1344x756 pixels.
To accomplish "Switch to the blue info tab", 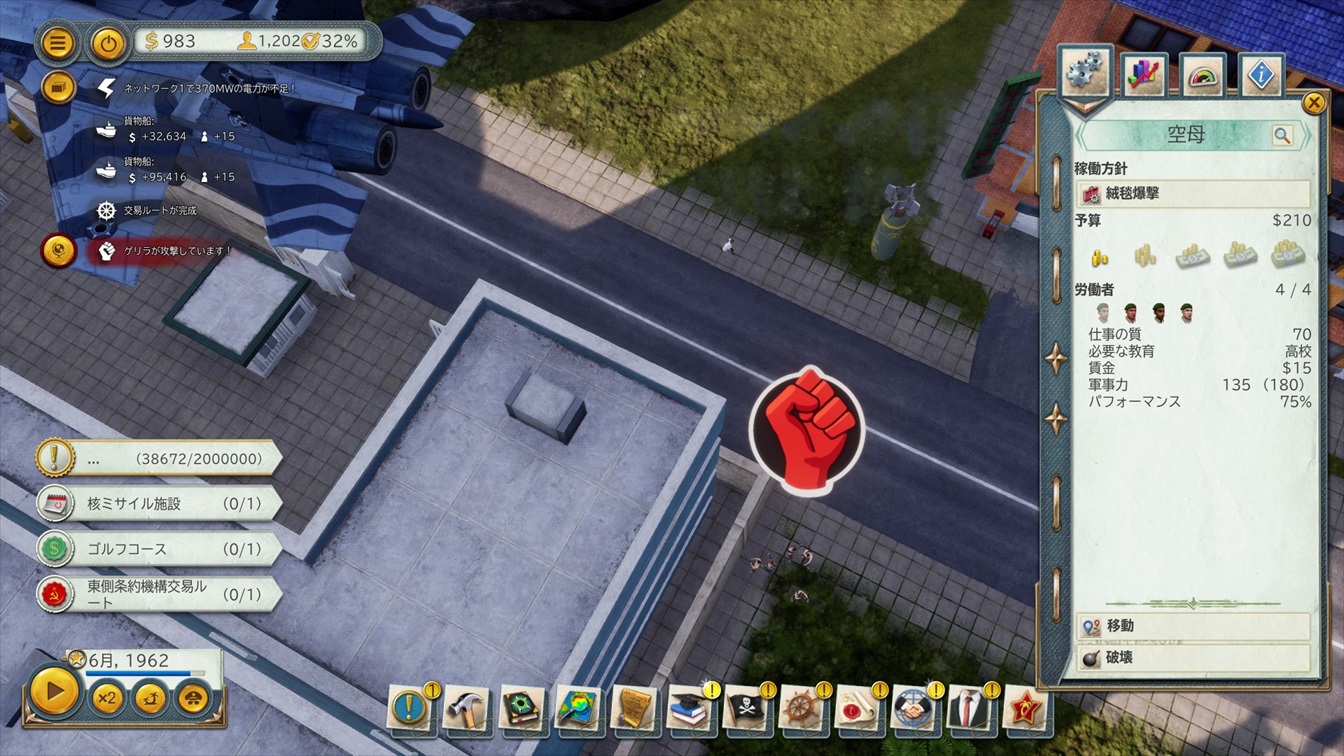I will pyautogui.click(x=1261, y=75).
